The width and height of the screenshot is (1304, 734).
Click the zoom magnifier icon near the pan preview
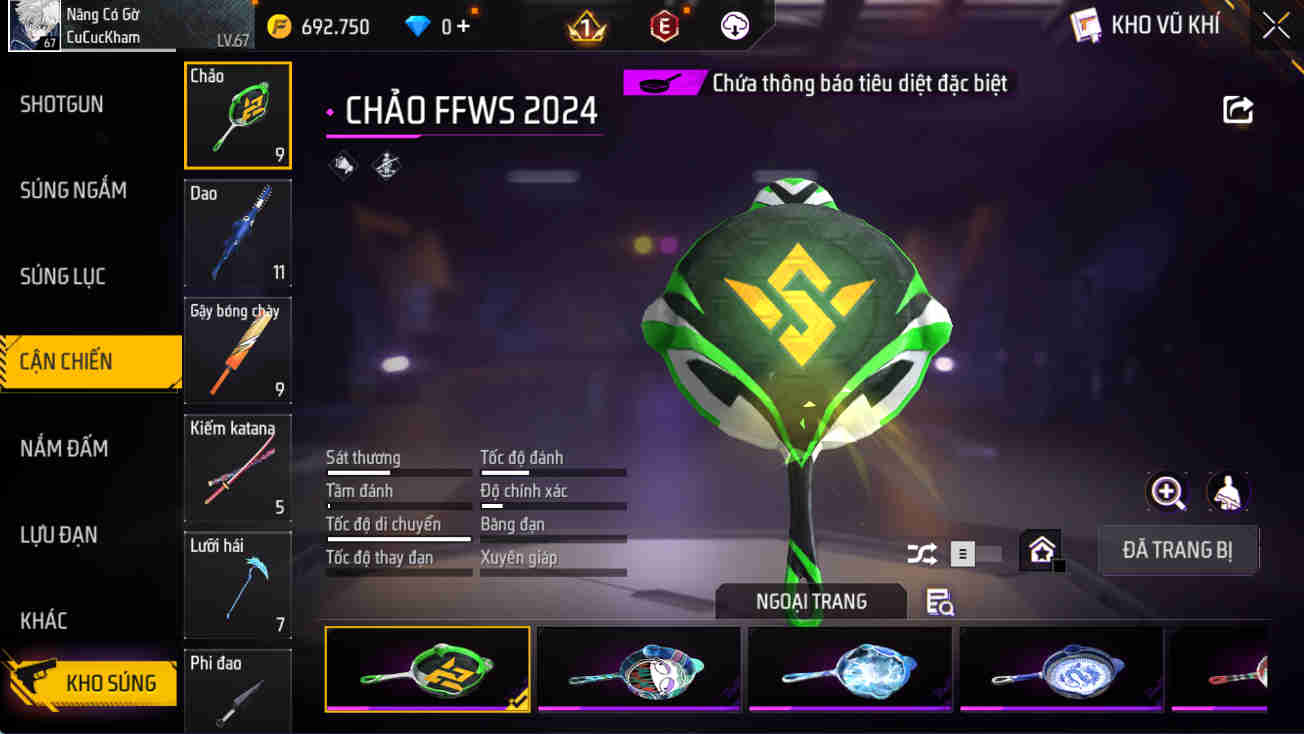[1167, 492]
